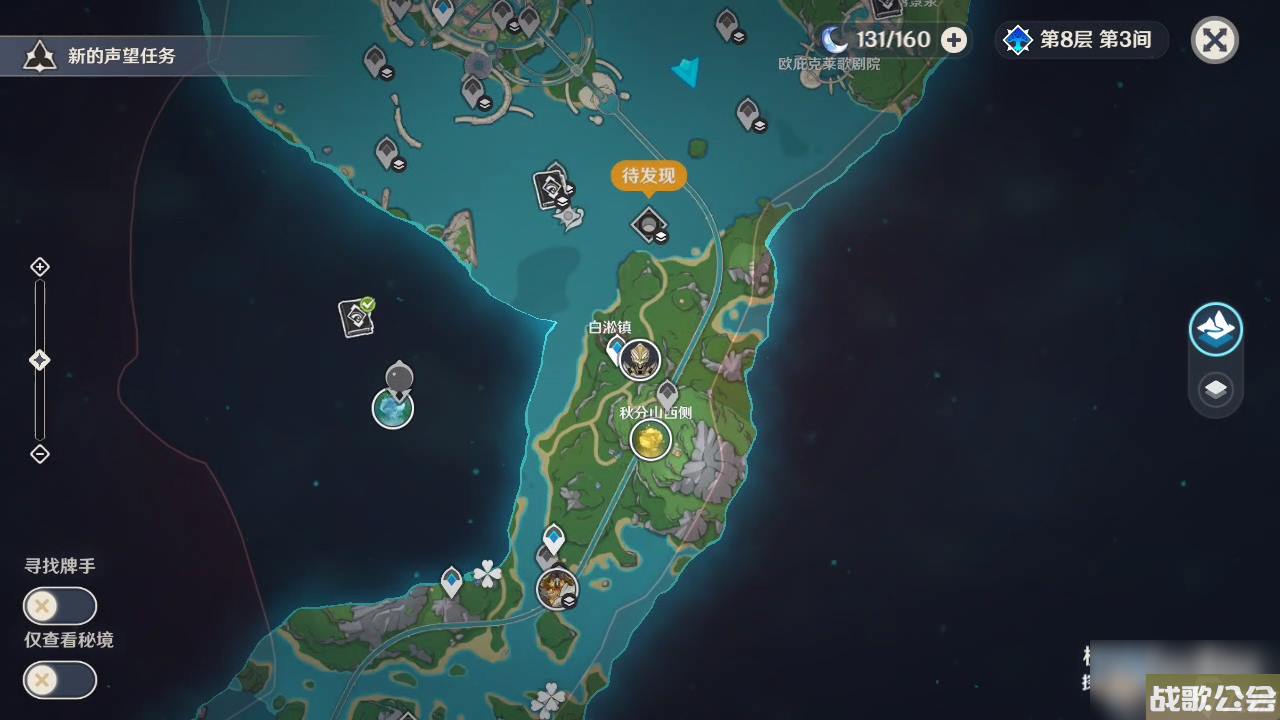Viewport: 1280px width, 720px height.
Task: Select the Spiral Abyss icon beside 第8层 第3间
Action: click(x=1017, y=40)
